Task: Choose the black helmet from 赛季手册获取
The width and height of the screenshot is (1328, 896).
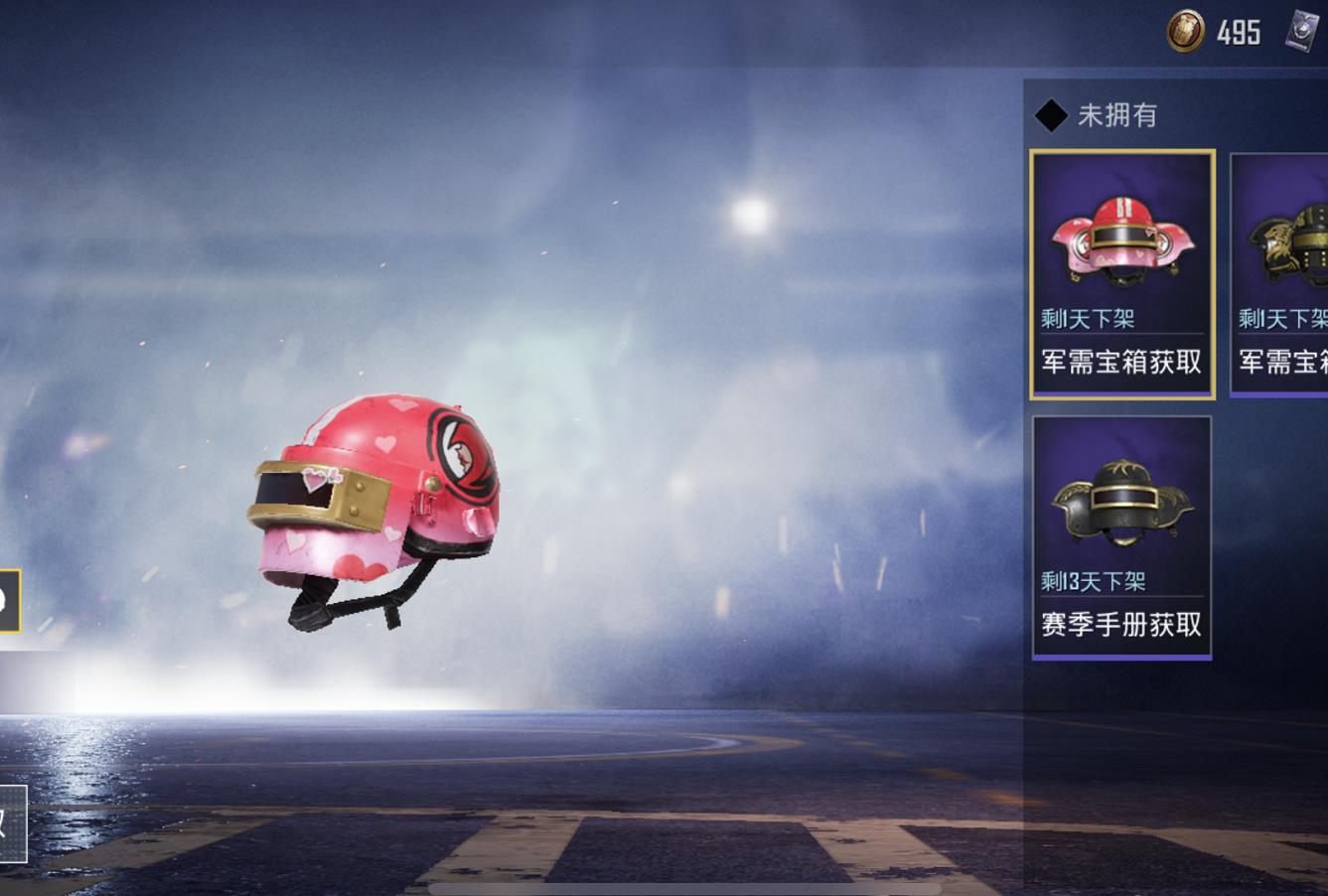Action: coord(1121,536)
